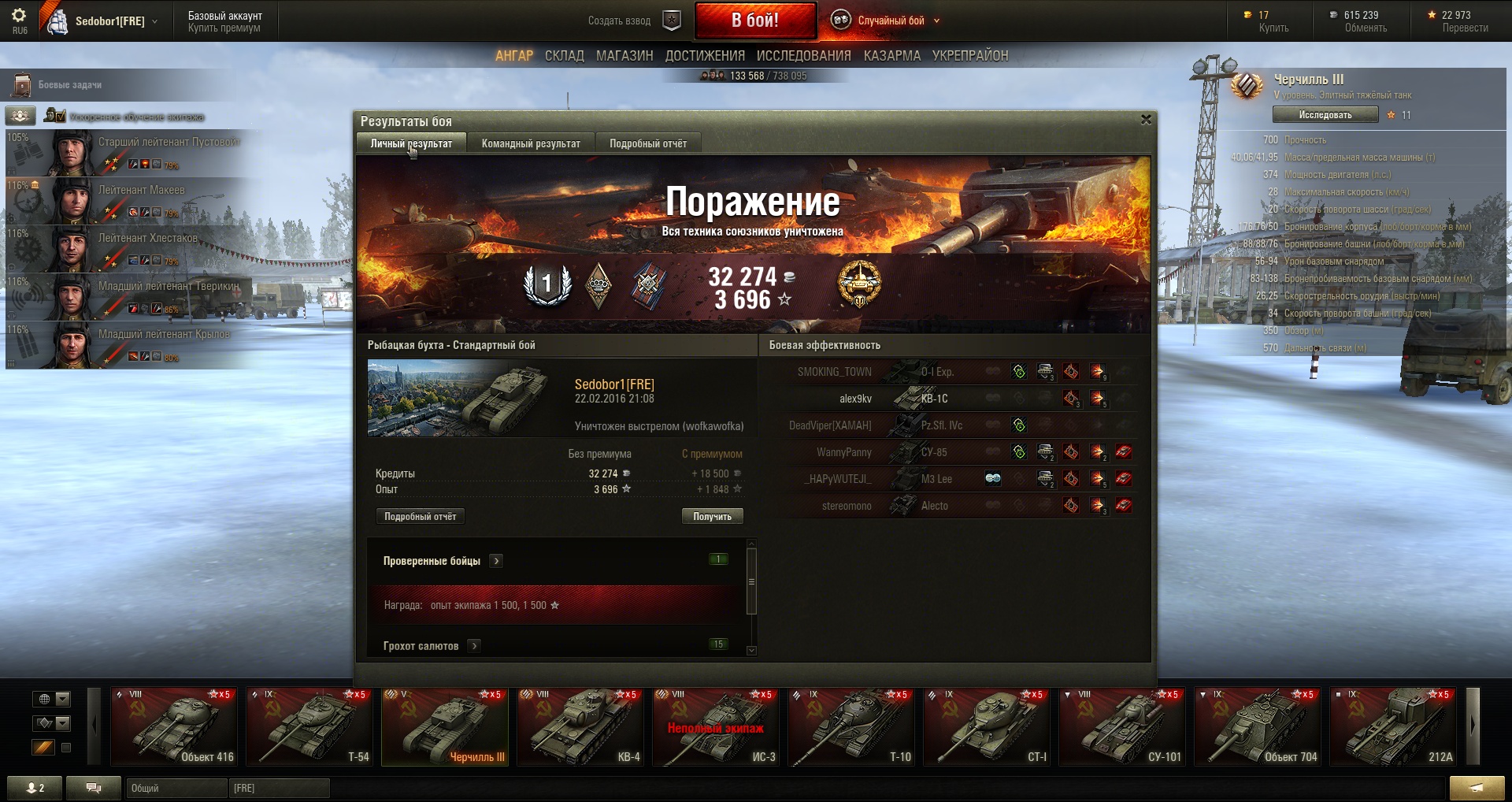Open the Подробный отчёт button under credits
1512x802 pixels.
[x=420, y=517]
